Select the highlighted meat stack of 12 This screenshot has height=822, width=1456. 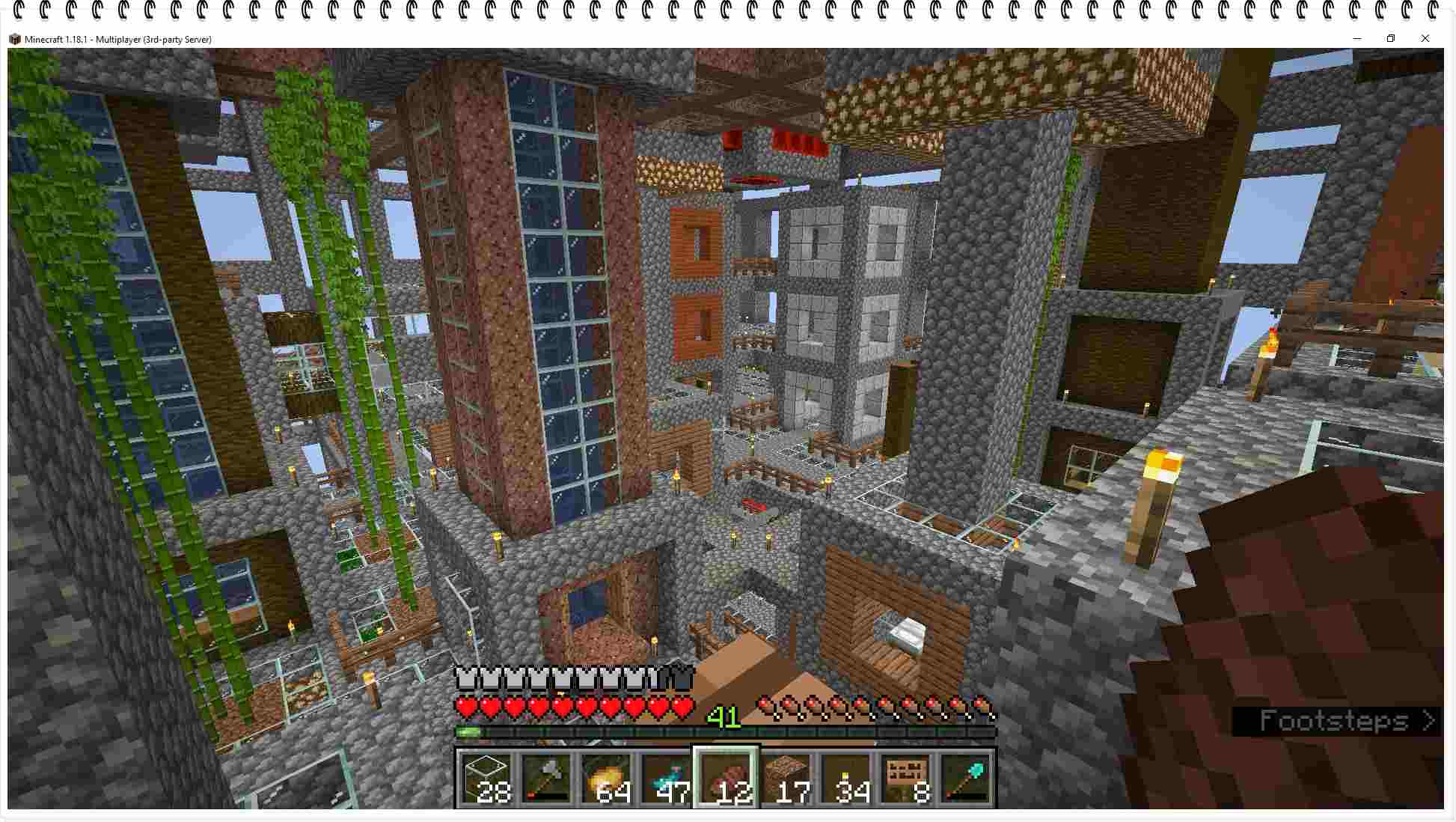click(x=726, y=778)
